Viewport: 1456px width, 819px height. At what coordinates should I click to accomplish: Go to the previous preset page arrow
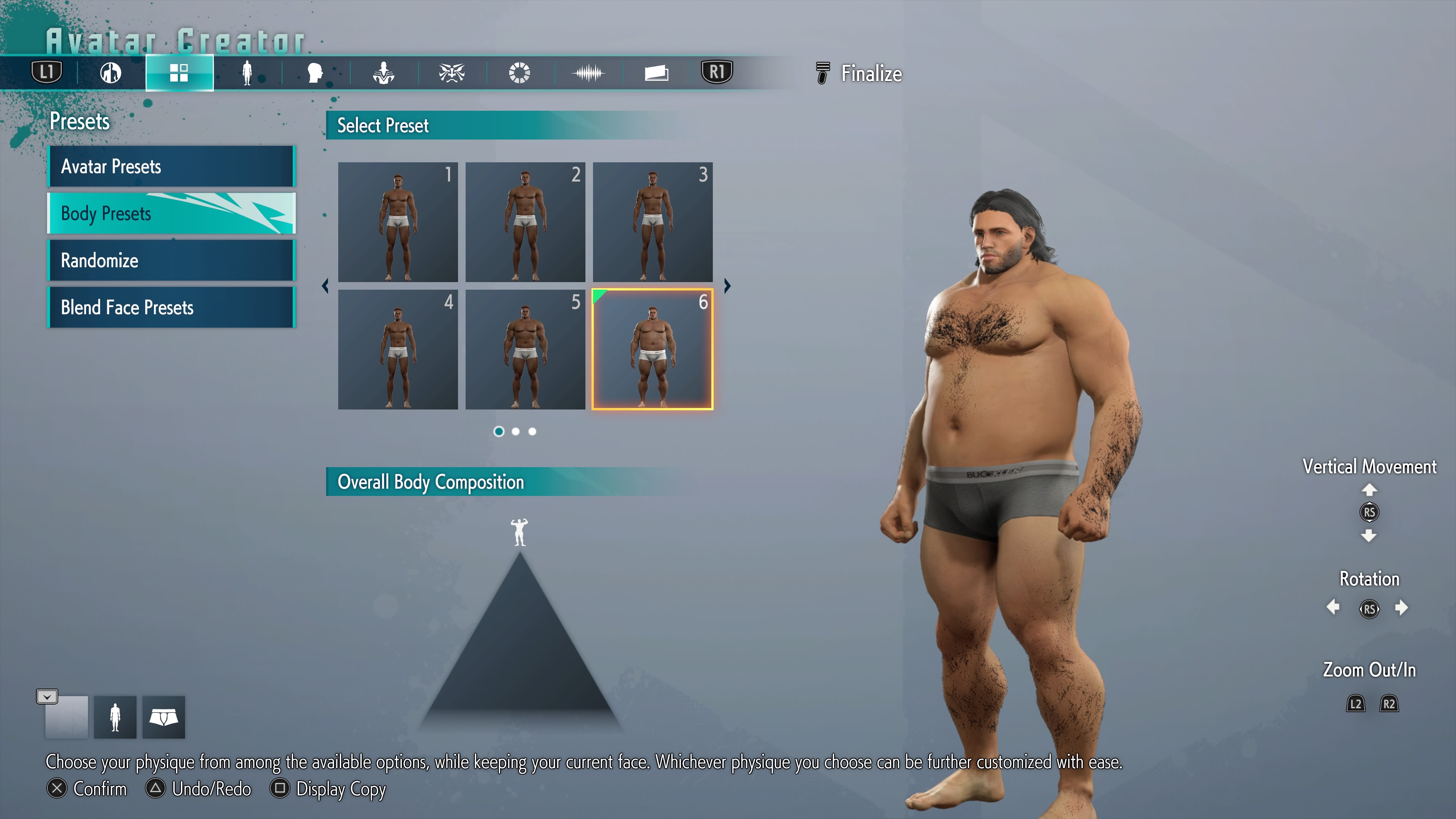coord(325,286)
